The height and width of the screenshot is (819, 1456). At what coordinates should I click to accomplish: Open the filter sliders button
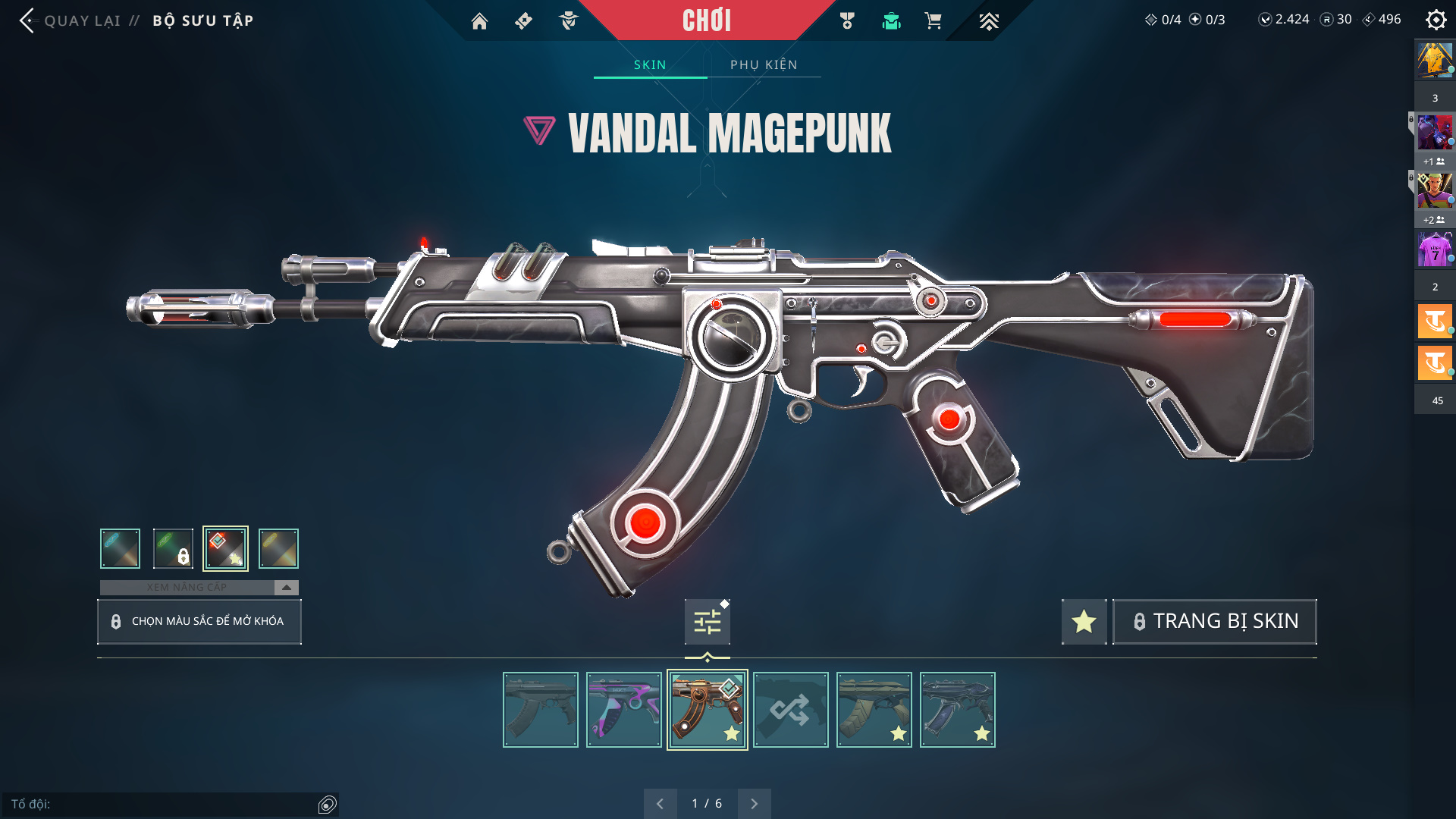coord(708,622)
